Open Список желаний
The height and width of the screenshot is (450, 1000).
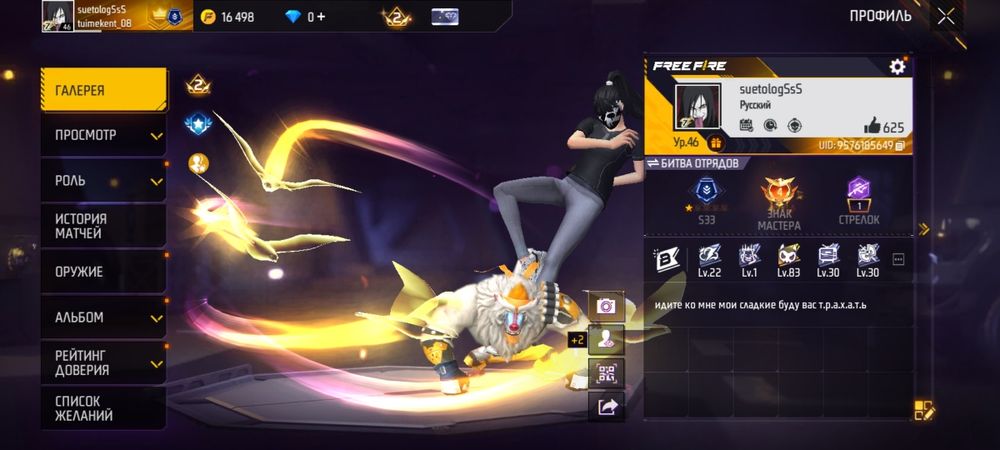[x=103, y=408]
